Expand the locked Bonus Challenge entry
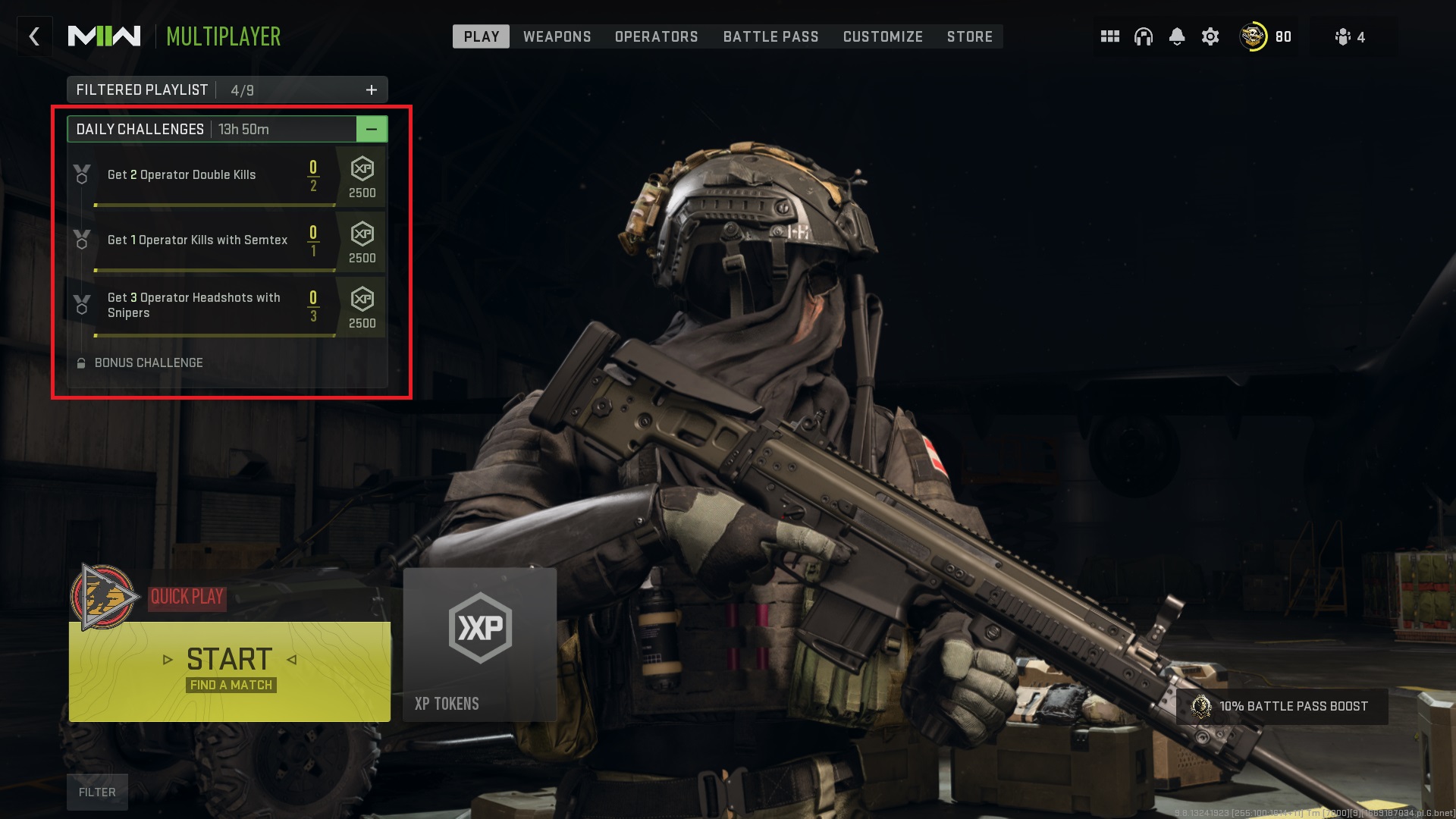This screenshot has height=819, width=1456. (149, 362)
